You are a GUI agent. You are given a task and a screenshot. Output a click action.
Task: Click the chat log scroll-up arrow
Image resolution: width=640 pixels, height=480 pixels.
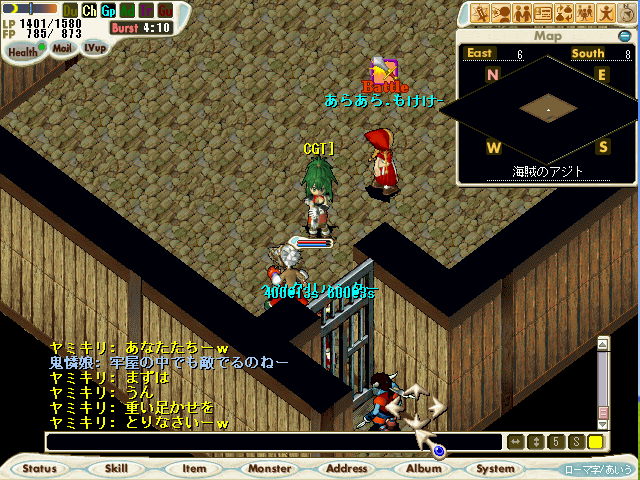click(603, 343)
